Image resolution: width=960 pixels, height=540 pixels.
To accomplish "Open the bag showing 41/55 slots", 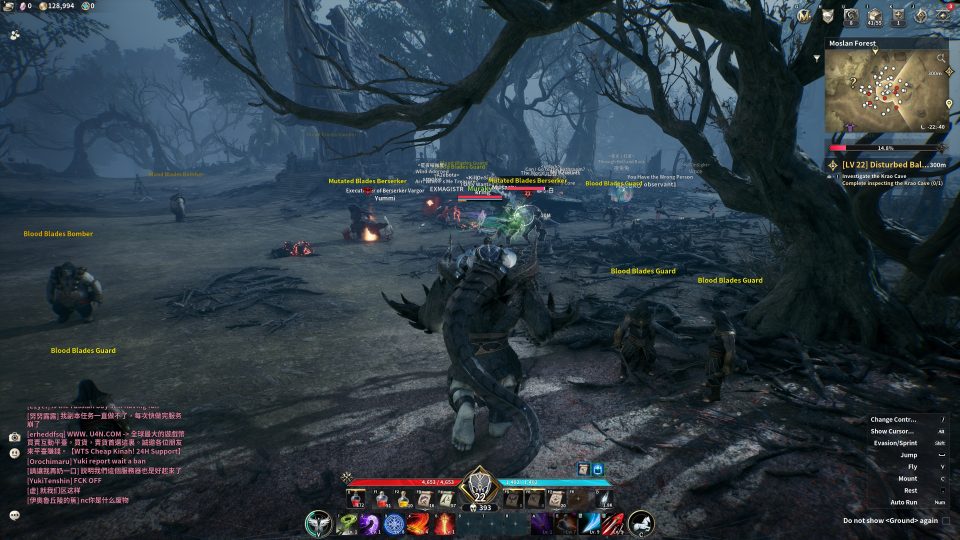I will [874, 16].
